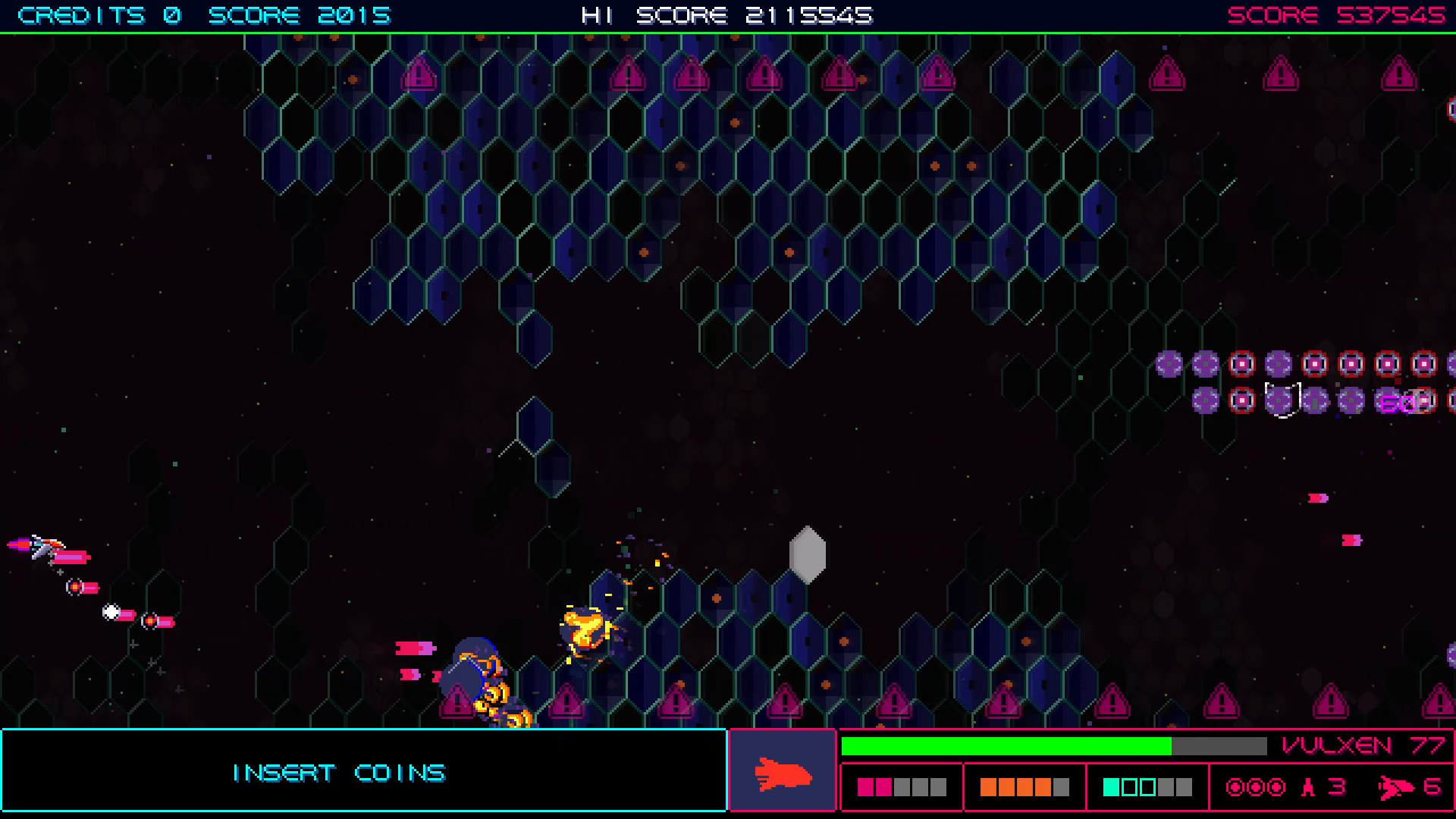Click the third bomb stock circle icon
1456x819 pixels.
click(x=1276, y=788)
